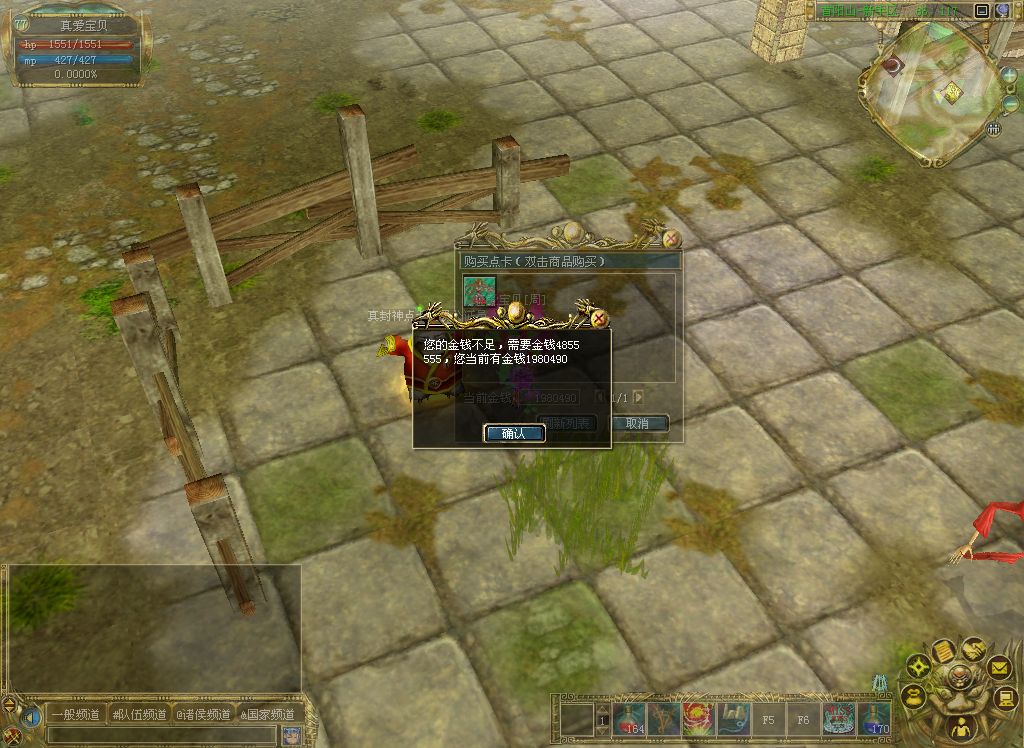Zoom in the minimap with plus button
The width and height of the screenshot is (1024, 748).
pyautogui.click(x=1007, y=75)
